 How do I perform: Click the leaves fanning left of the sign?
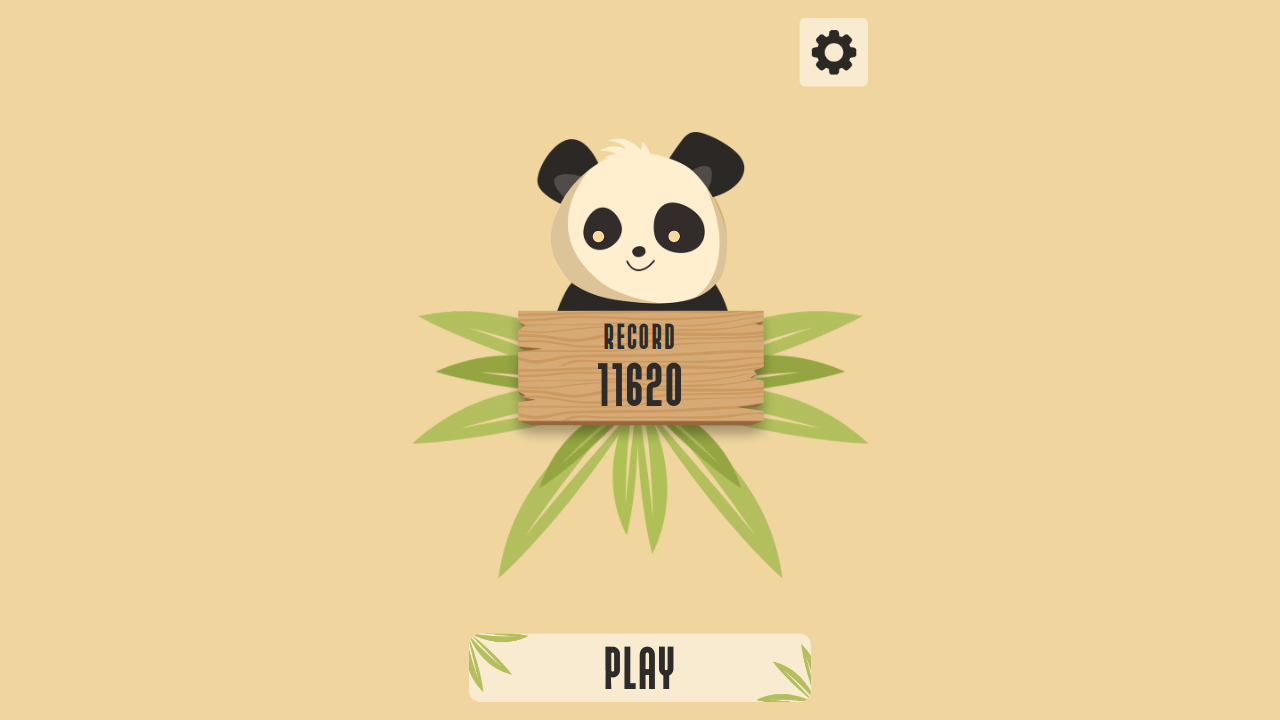[x=470, y=370]
